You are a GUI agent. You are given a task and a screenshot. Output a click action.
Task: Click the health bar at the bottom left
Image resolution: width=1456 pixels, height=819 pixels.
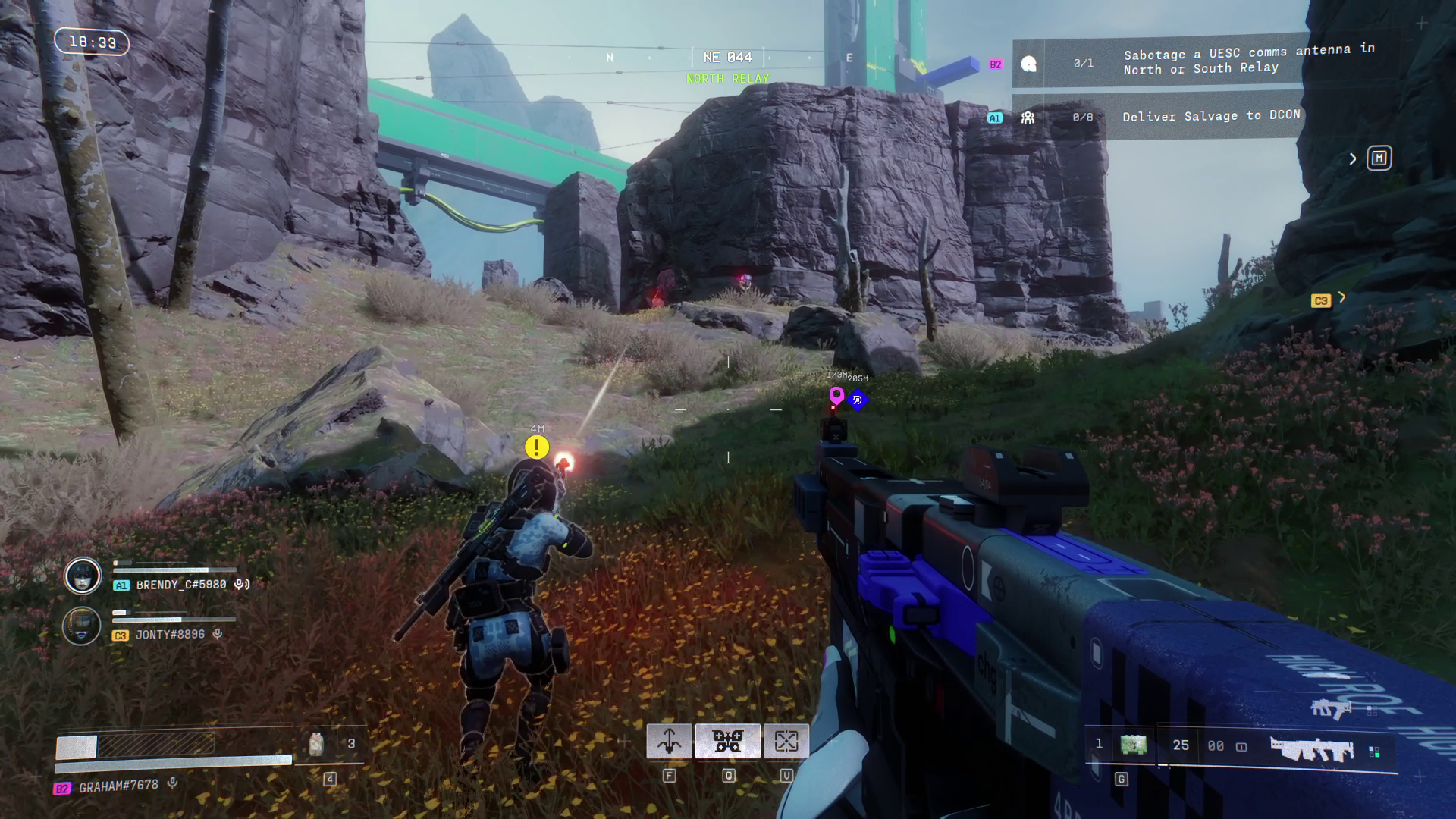[x=136, y=747]
